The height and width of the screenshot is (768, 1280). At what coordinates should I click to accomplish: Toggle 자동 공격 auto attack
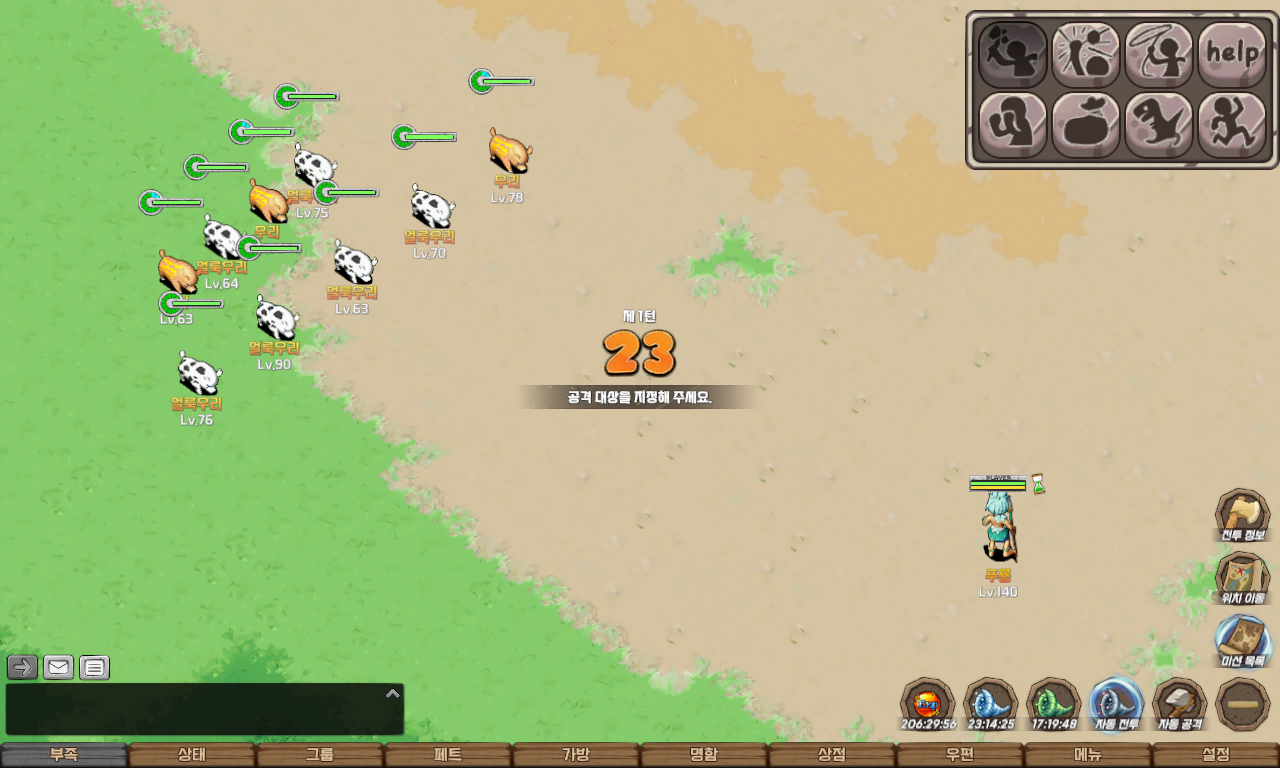pyautogui.click(x=1180, y=705)
